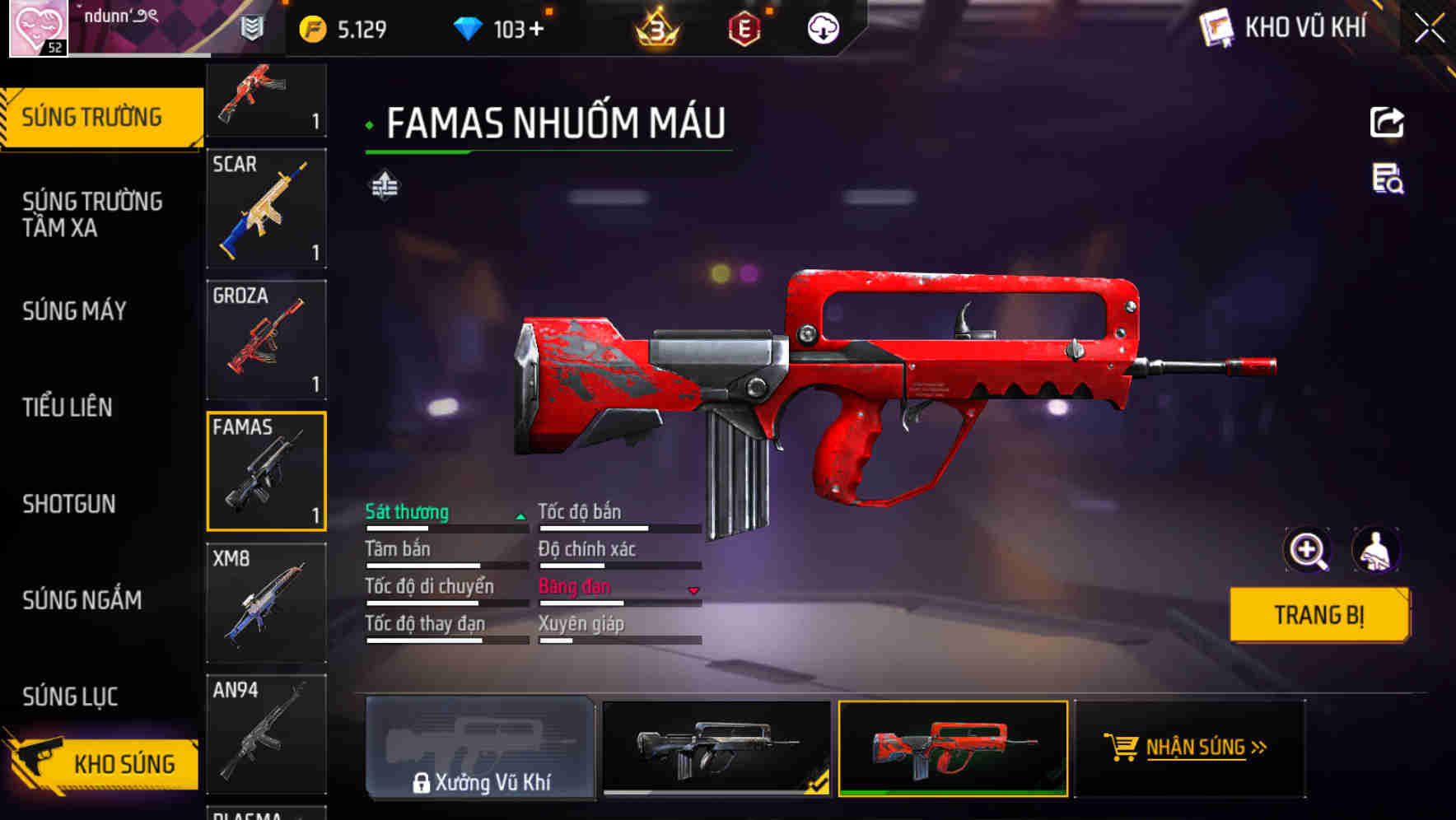Select the TIỂU LIÊN category
This screenshot has height=820, width=1456.
(x=68, y=407)
